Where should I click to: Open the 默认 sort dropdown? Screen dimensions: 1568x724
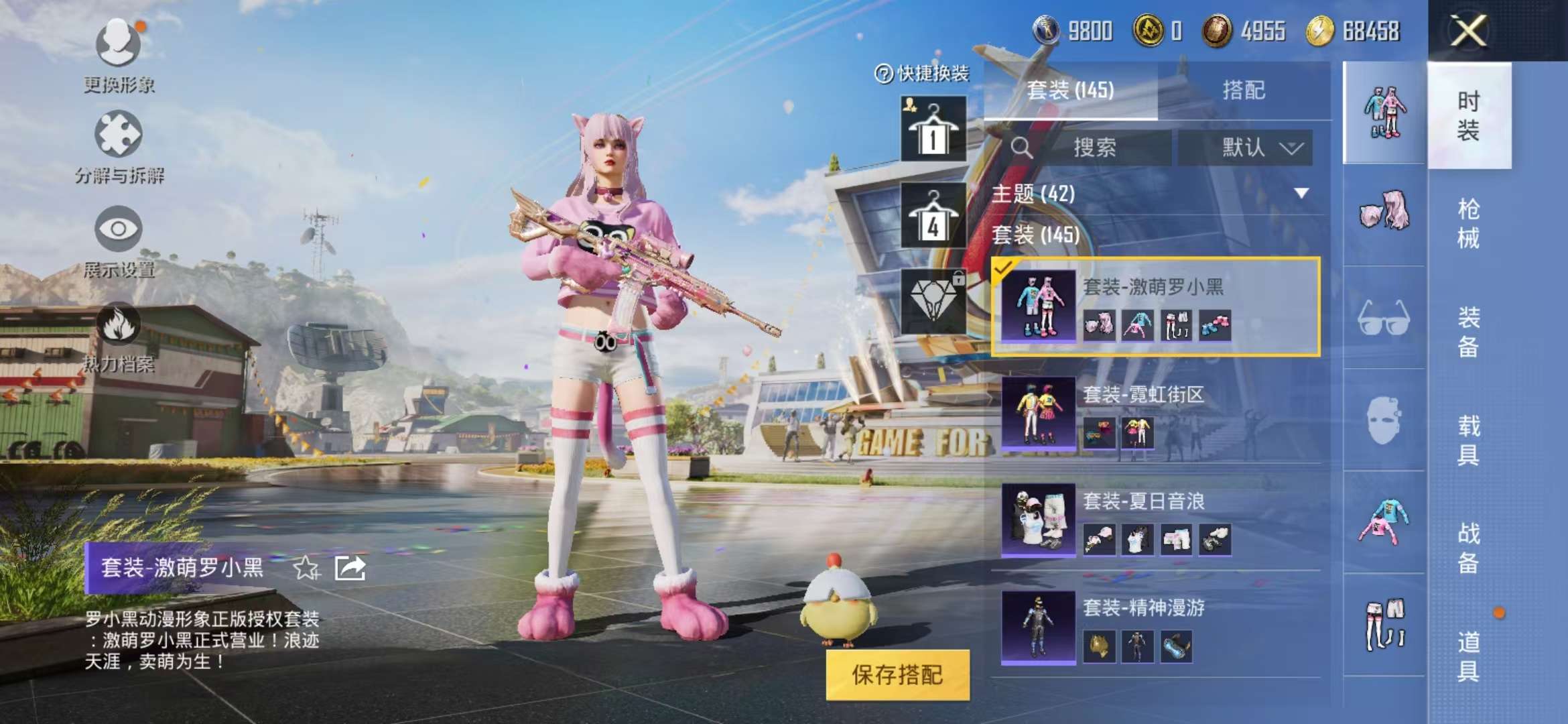[1248, 148]
